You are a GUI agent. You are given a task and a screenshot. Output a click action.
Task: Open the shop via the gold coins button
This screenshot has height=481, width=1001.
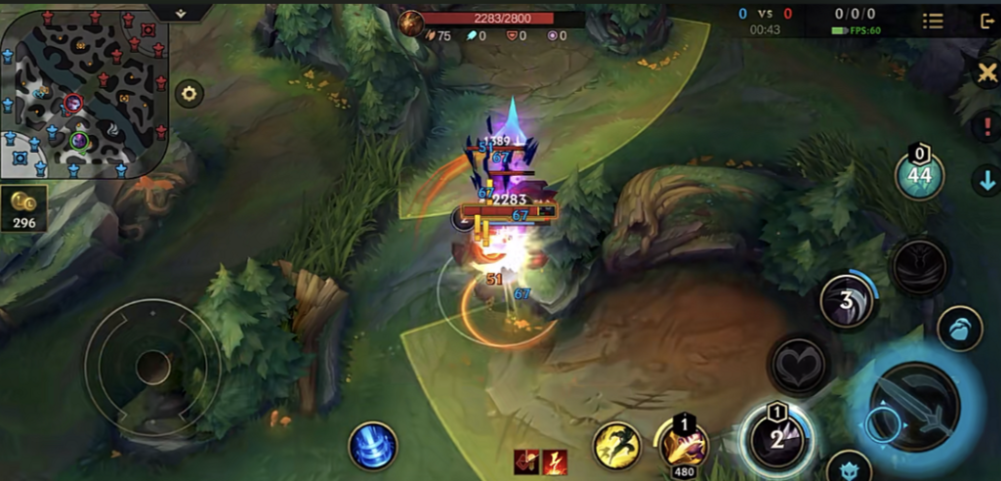tap(24, 207)
